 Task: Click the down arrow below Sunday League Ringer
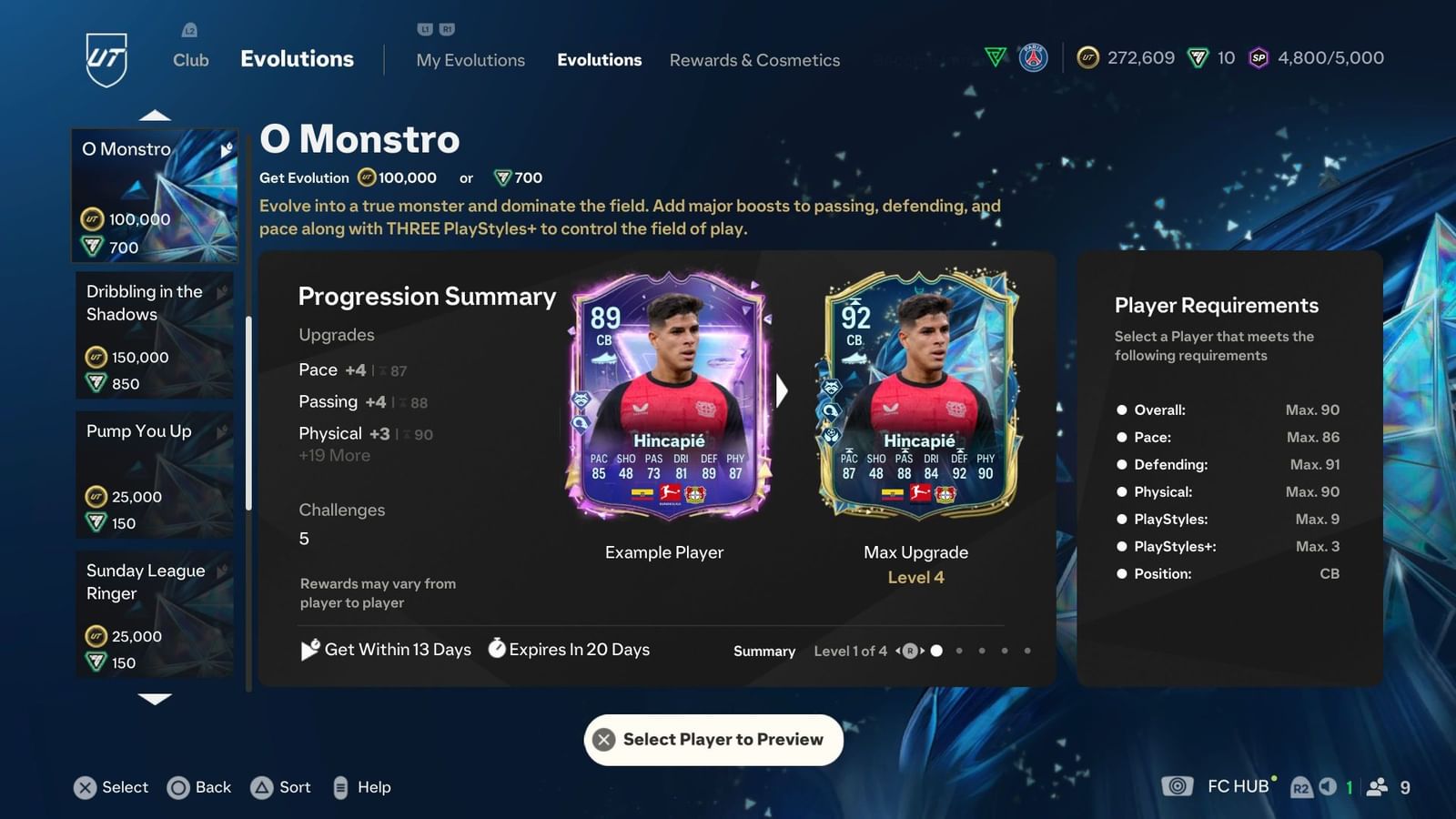156,699
